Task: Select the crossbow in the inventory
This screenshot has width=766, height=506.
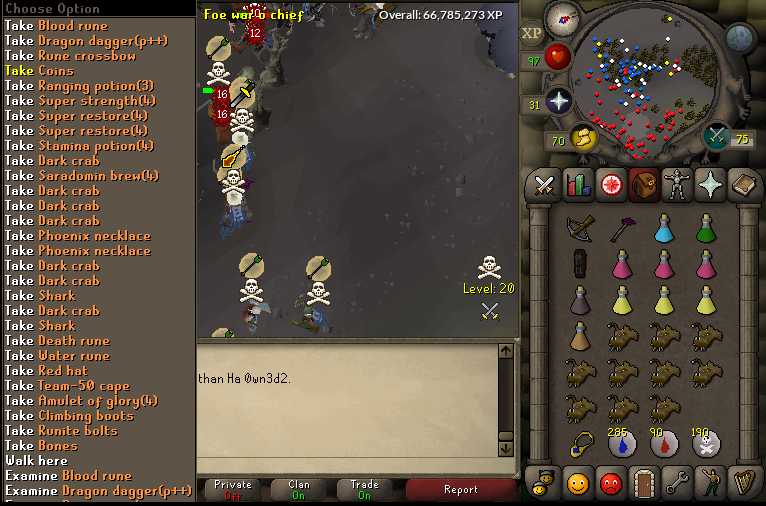Action: [579, 229]
